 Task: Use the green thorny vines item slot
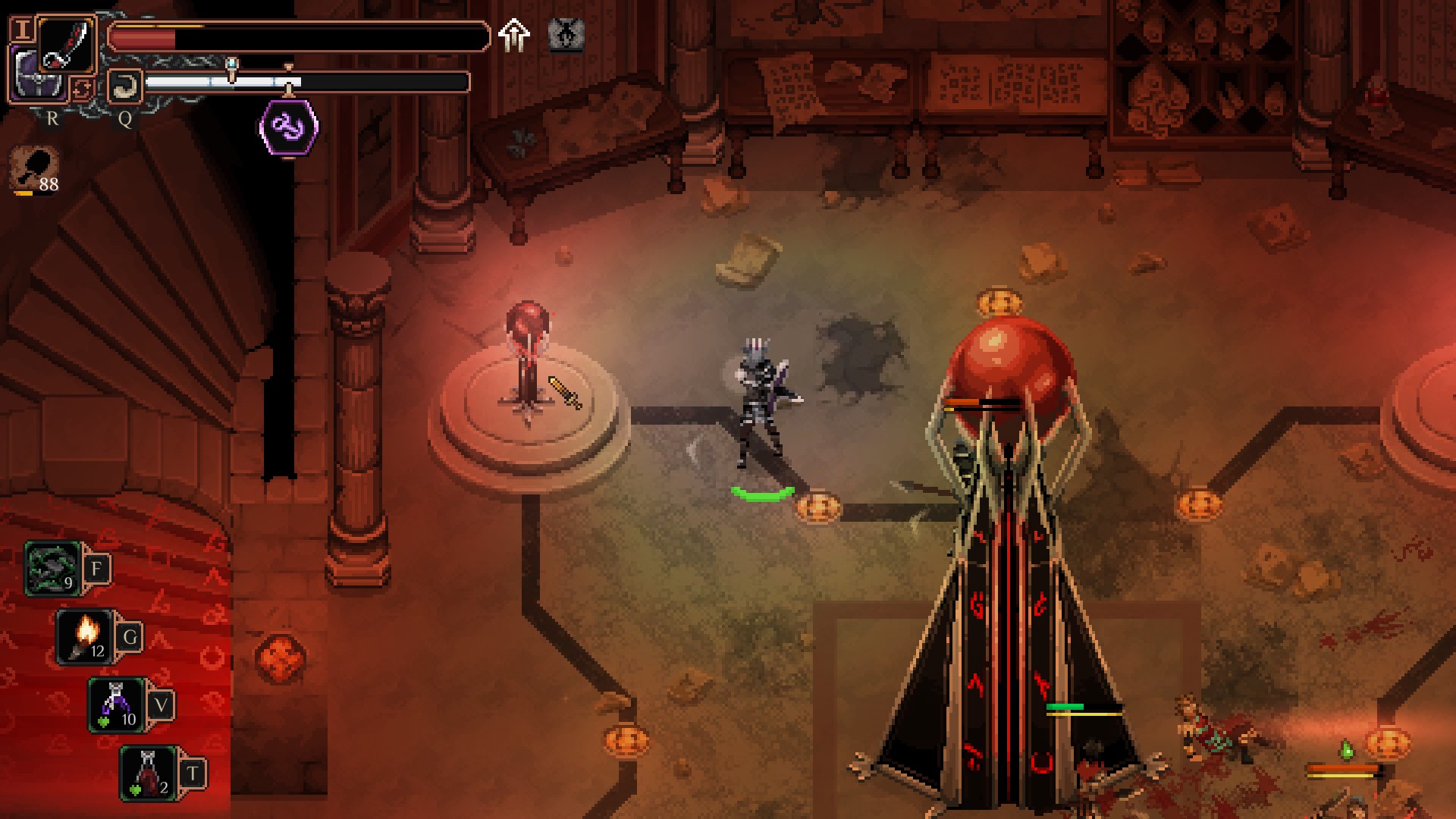(53, 569)
